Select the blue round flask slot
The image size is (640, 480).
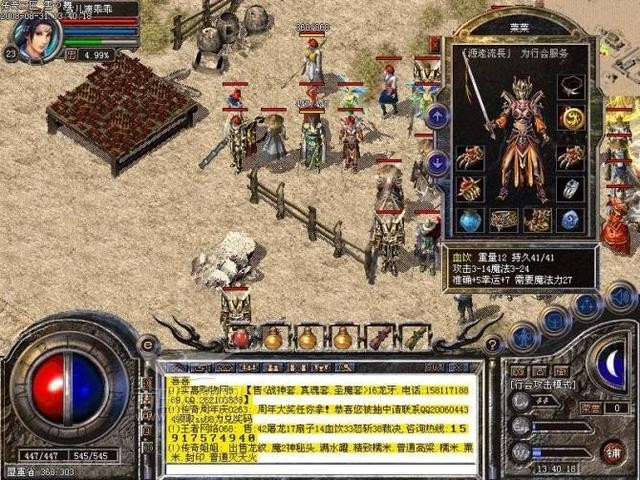[x=468, y=220]
